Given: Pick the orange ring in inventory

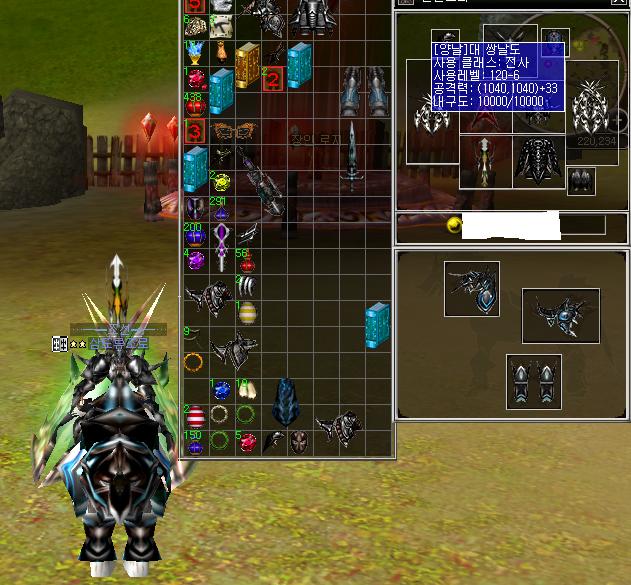Looking at the screenshot, I should tap(194, 362).
